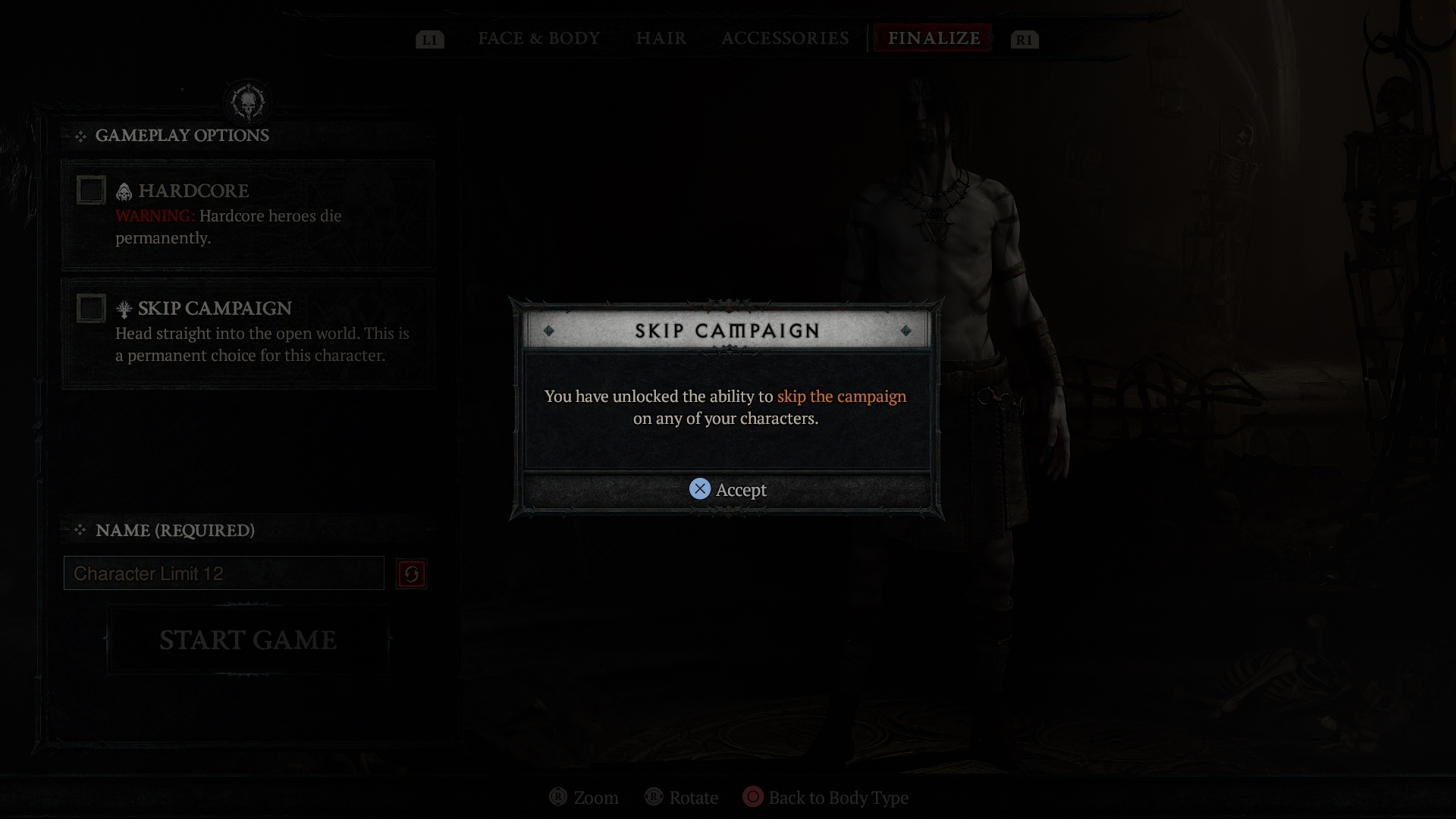Click the Start Game button
The image size is (1456, 819).
click(x=247, y=640)
